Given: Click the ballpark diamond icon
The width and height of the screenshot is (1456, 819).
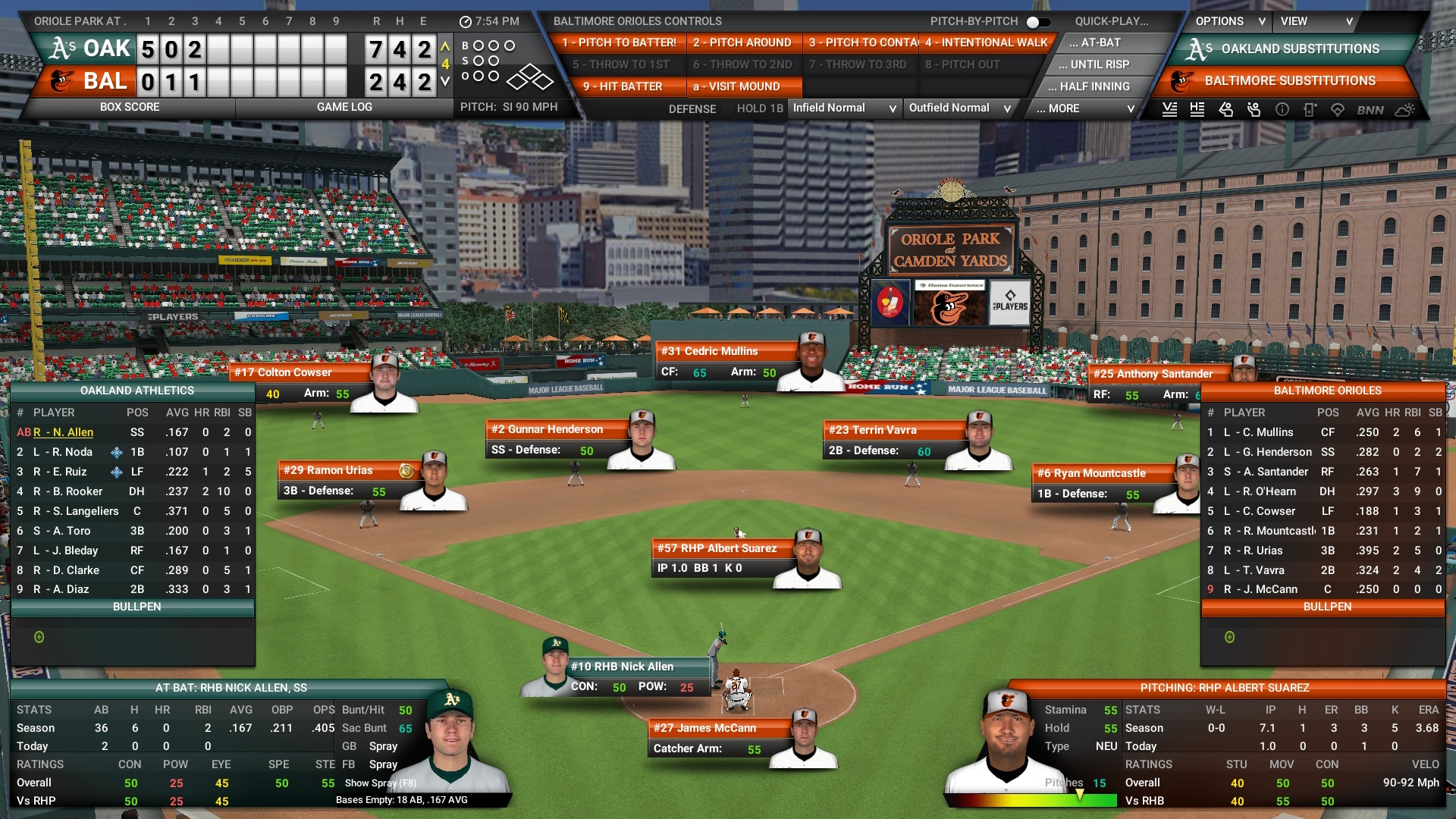Looking at the screenshot, I should coord(1338,109).
